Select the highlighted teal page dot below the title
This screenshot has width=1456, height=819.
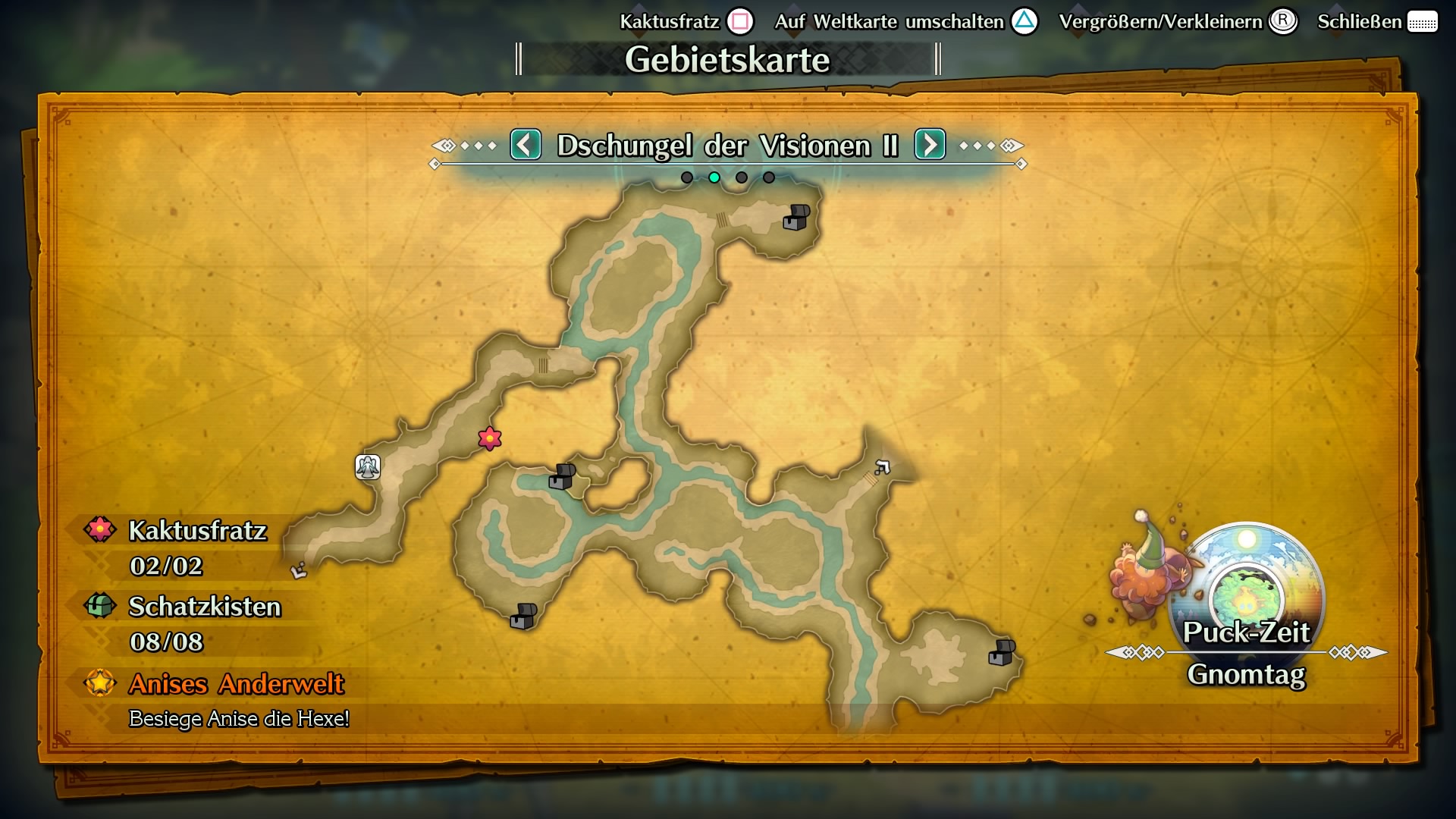tap(713, 177)
